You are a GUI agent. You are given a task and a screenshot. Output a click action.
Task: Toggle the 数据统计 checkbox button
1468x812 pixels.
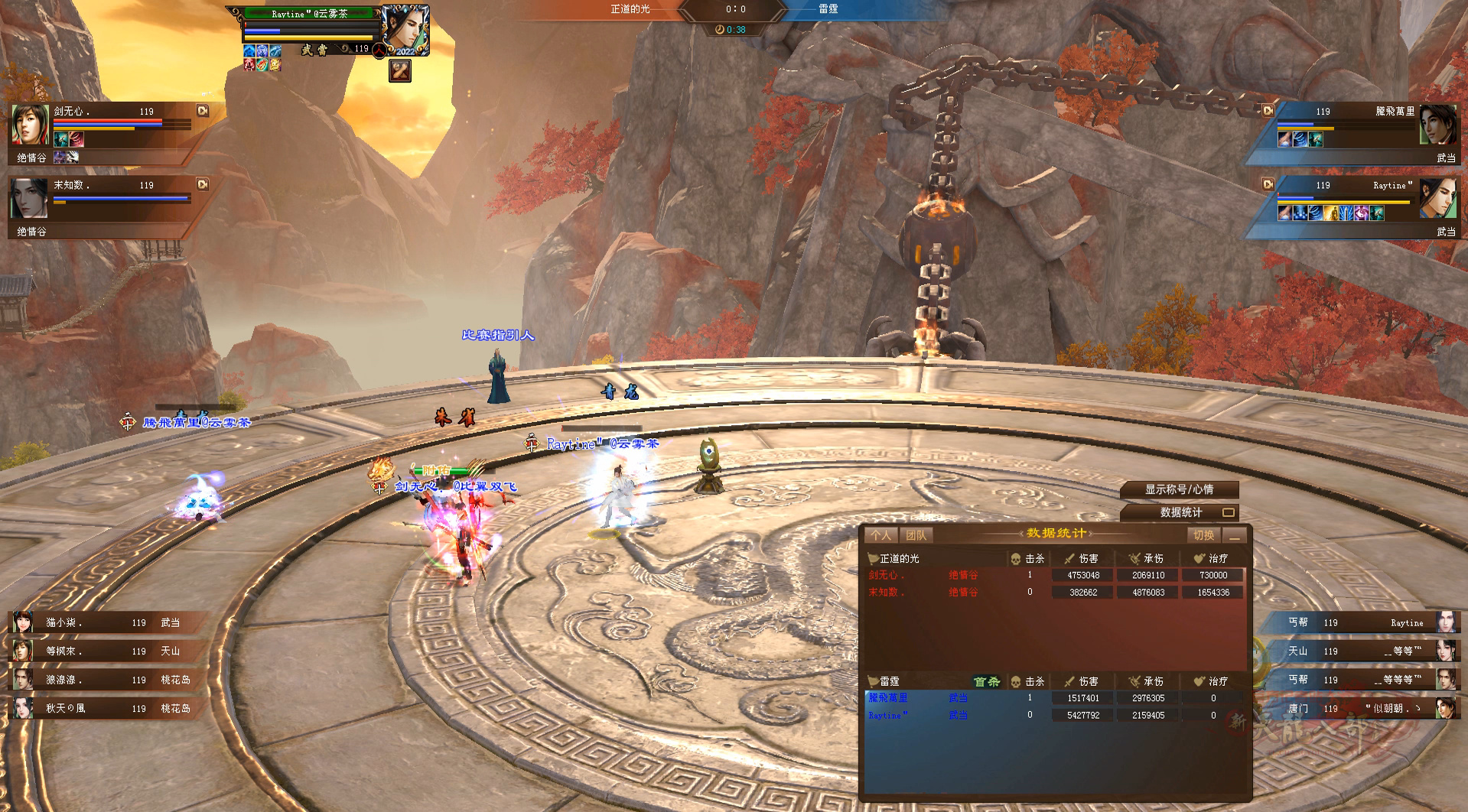(1228, 512)
